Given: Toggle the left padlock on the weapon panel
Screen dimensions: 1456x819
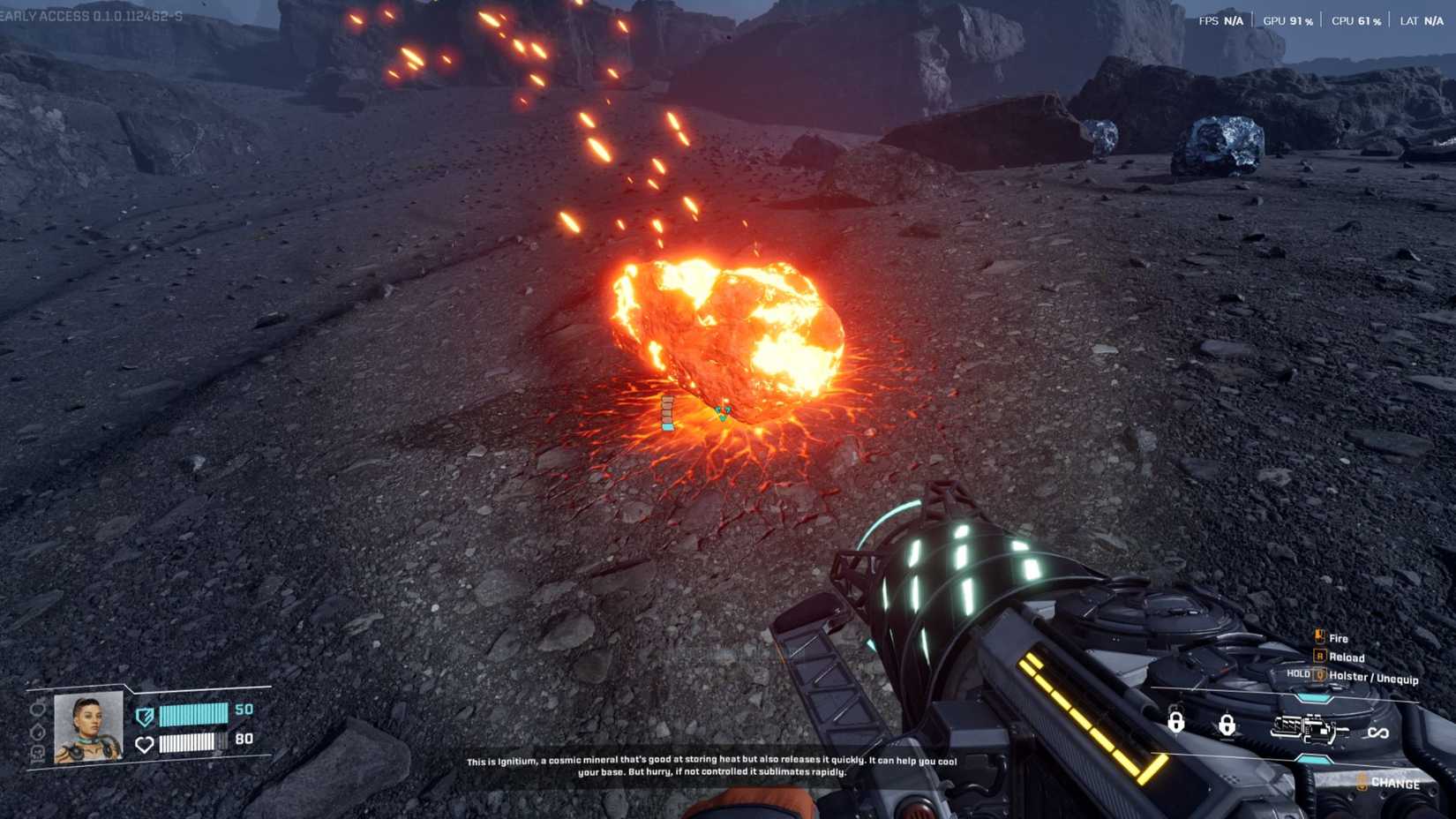Looking at the screenshot, I should coord(1176,723).
